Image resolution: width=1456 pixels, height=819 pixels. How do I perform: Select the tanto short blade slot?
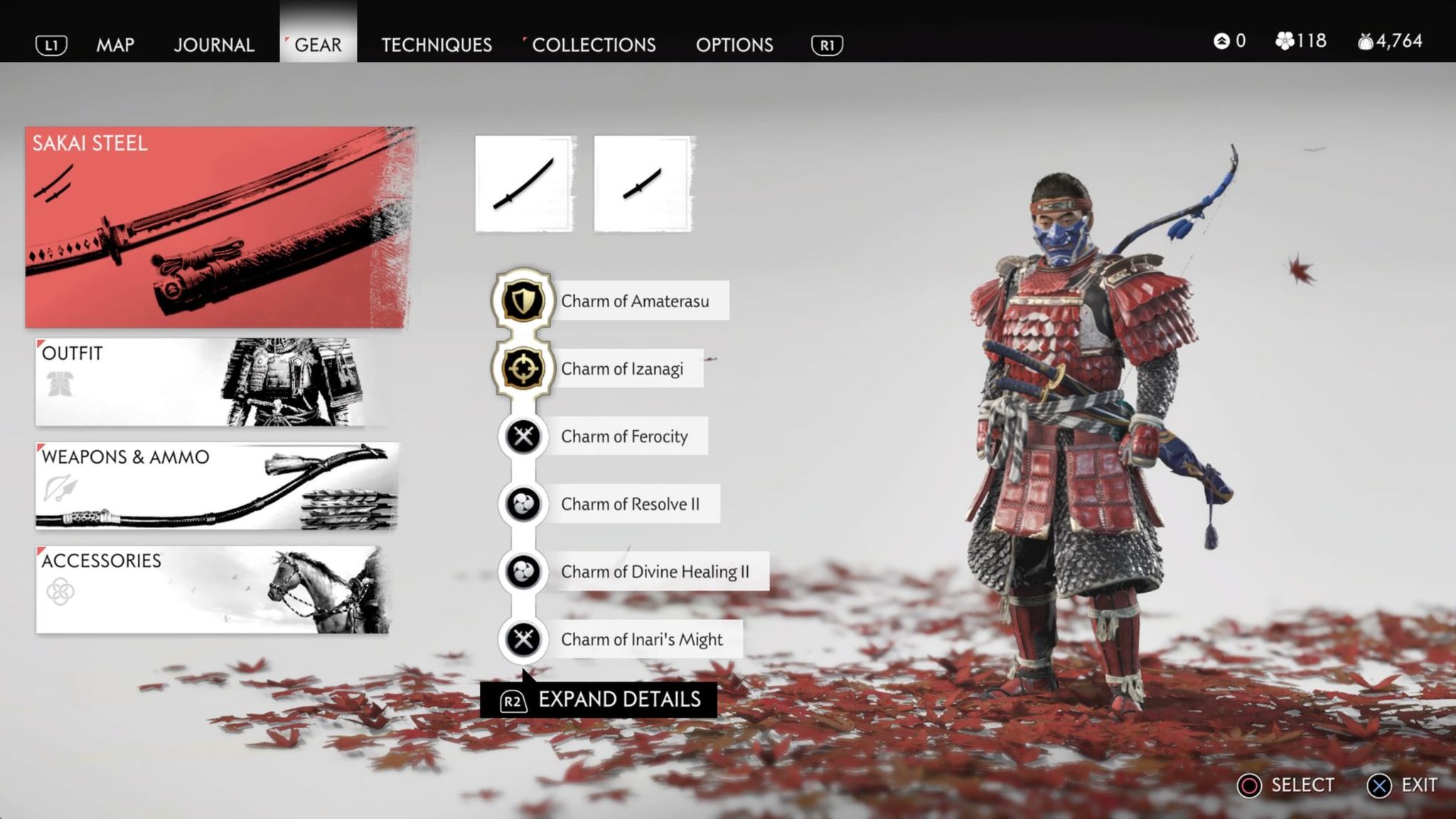[643, 184]
